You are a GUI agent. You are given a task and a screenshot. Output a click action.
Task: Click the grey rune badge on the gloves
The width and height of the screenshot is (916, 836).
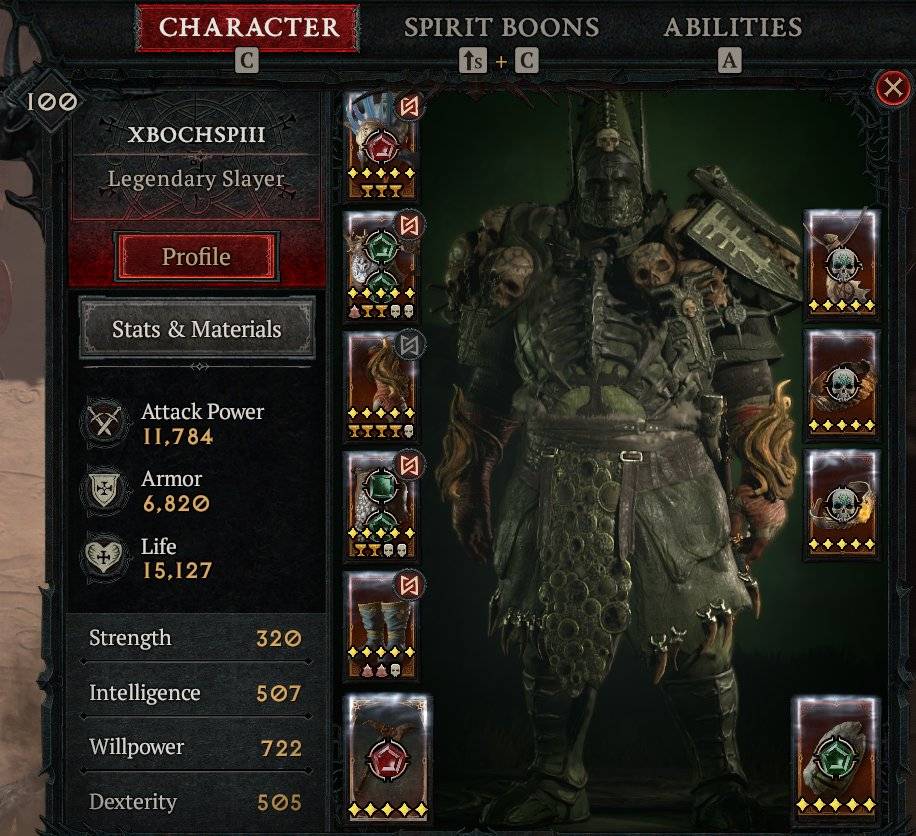pos(410,345)
